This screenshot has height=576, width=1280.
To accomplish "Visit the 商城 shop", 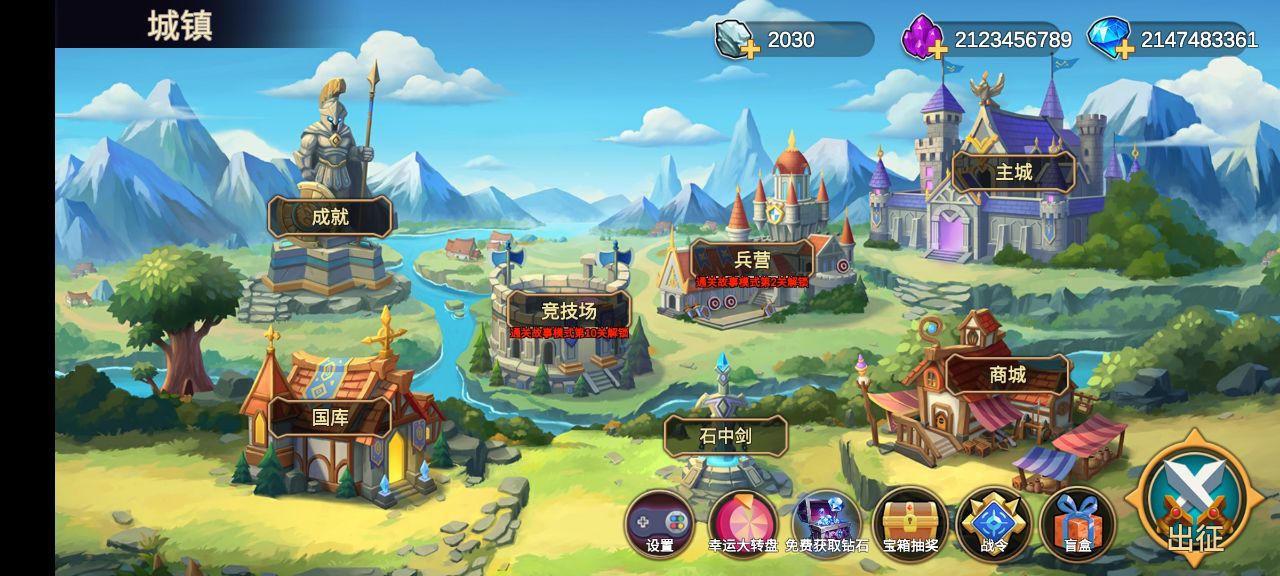I will tap(1007, 375).
